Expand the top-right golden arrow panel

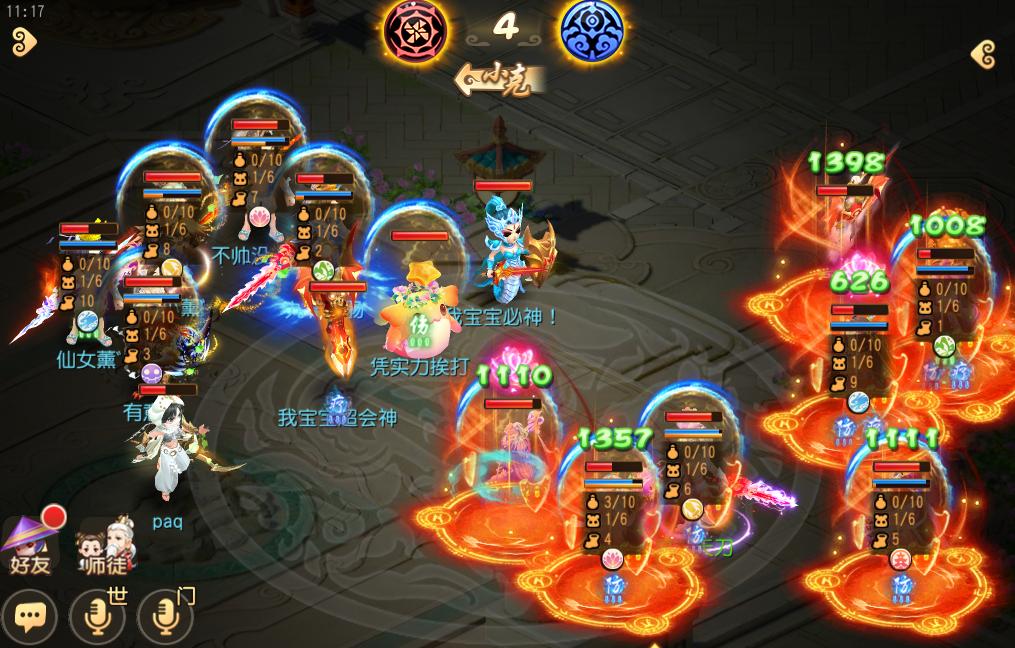coord(984,54)
